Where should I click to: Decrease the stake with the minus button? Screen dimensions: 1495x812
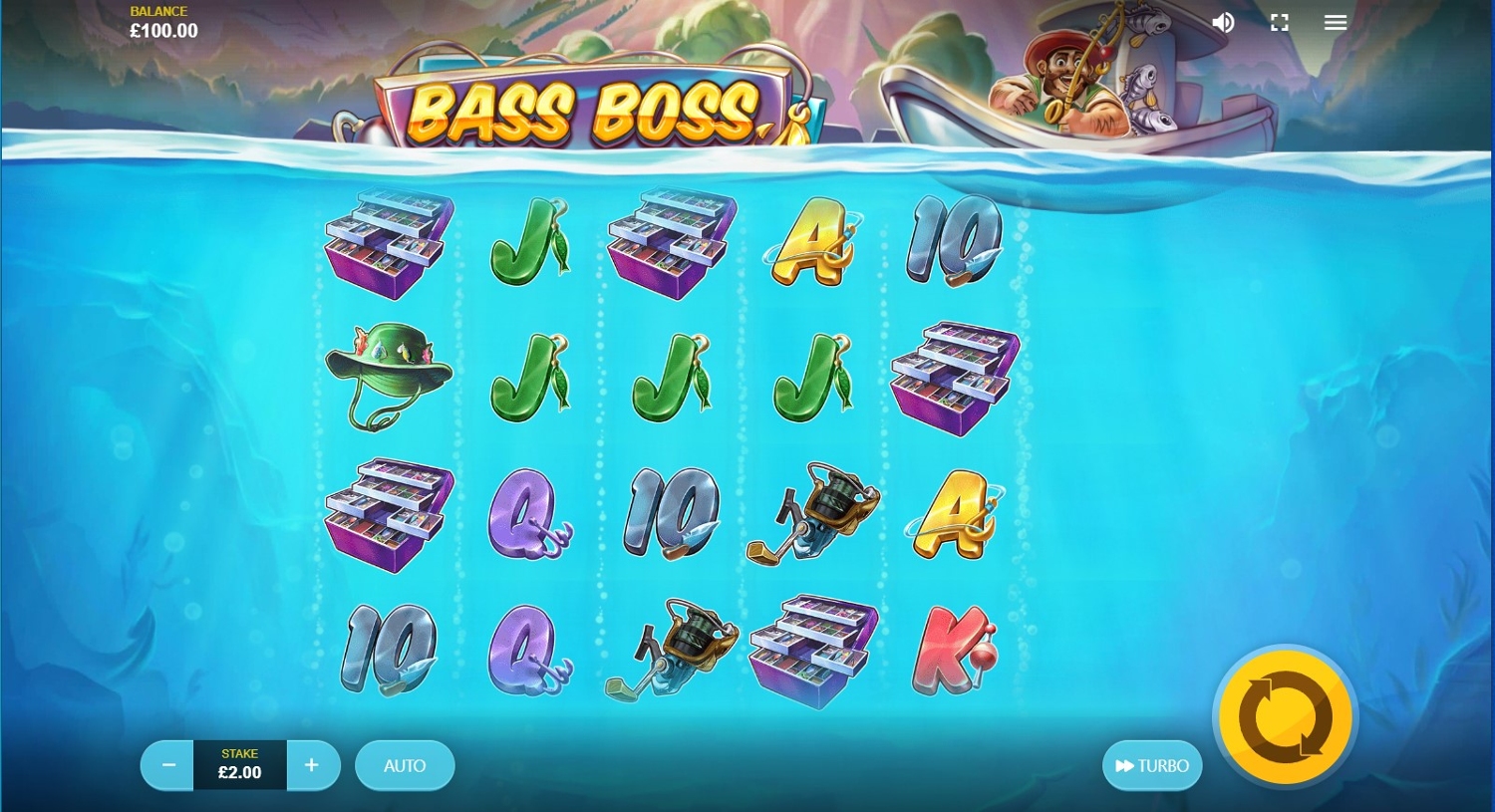168,765
